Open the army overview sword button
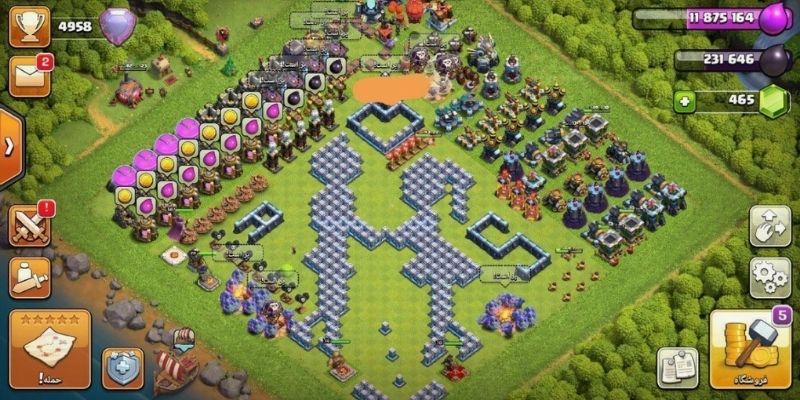Image resolution: width=800 pixels, height=400 pixels. (x=29, y=277)
